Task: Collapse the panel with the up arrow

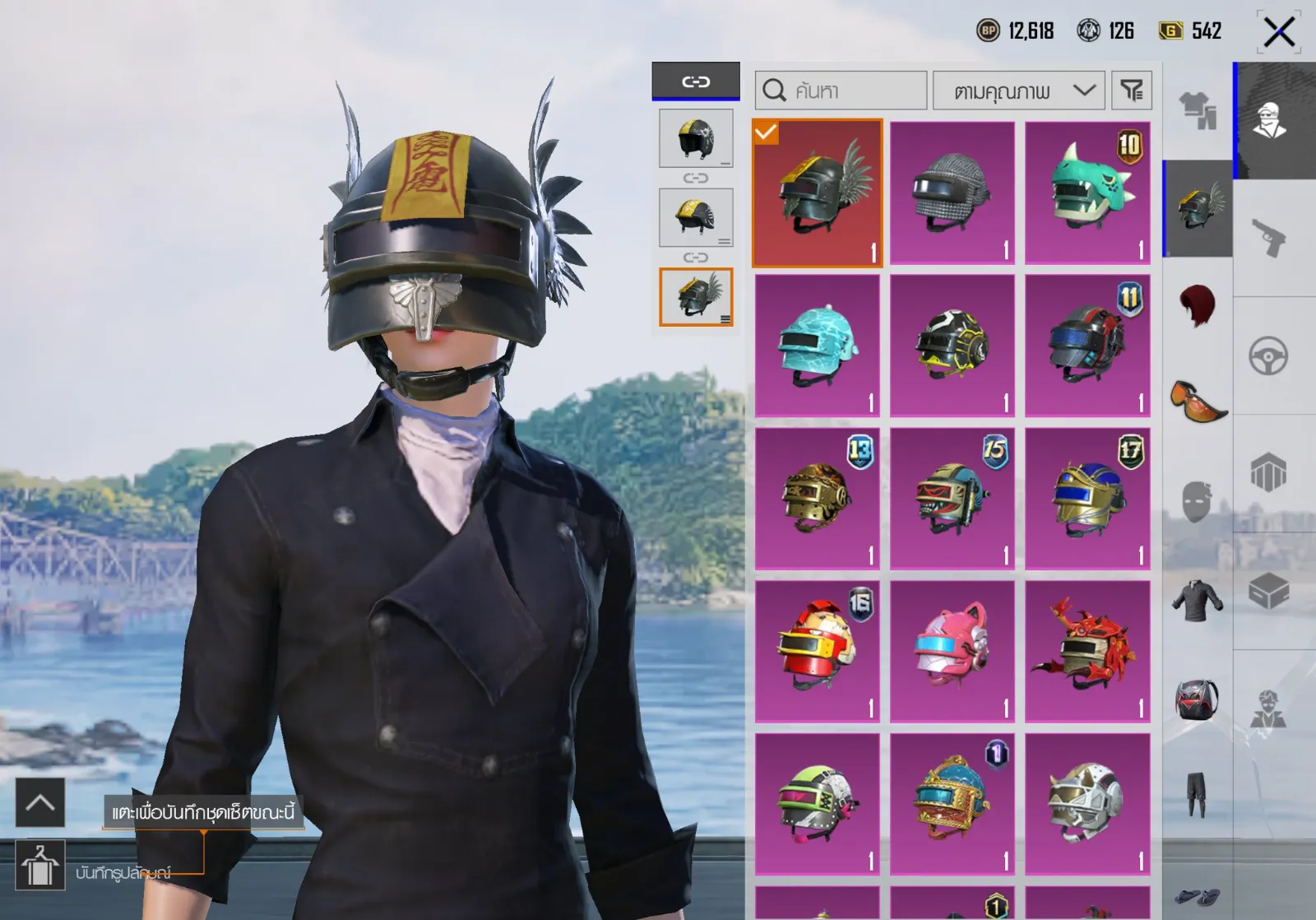Action: tap(40, 802)
